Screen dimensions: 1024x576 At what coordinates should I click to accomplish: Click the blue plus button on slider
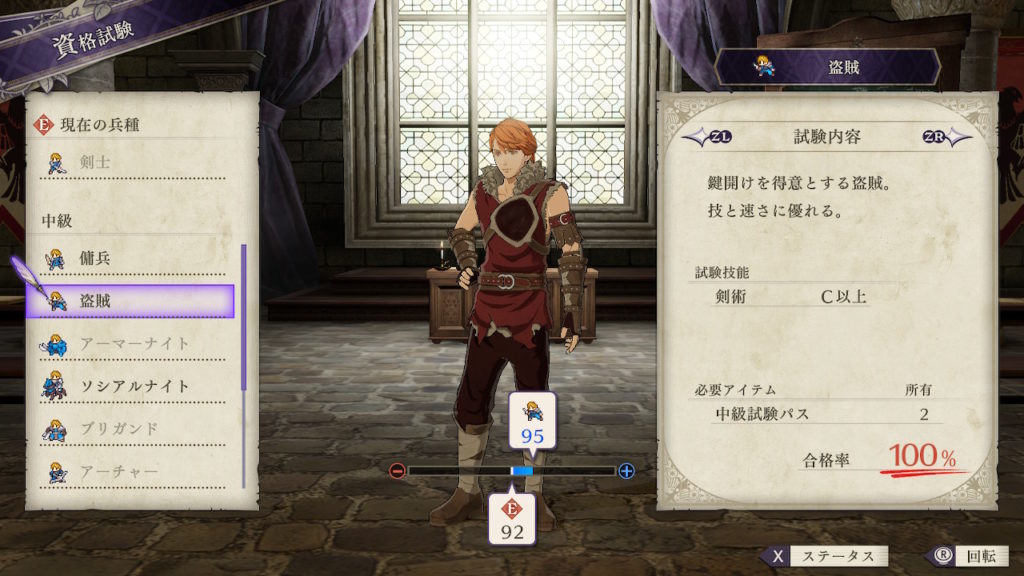coord(627,471)
